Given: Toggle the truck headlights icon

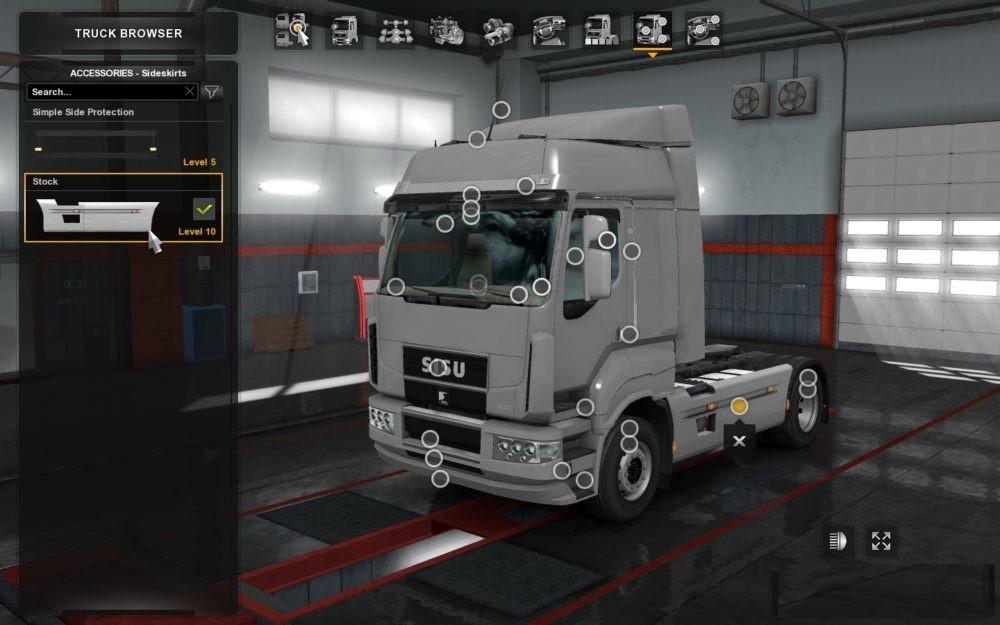Looking at the screenshot, I should coord(835,541).
